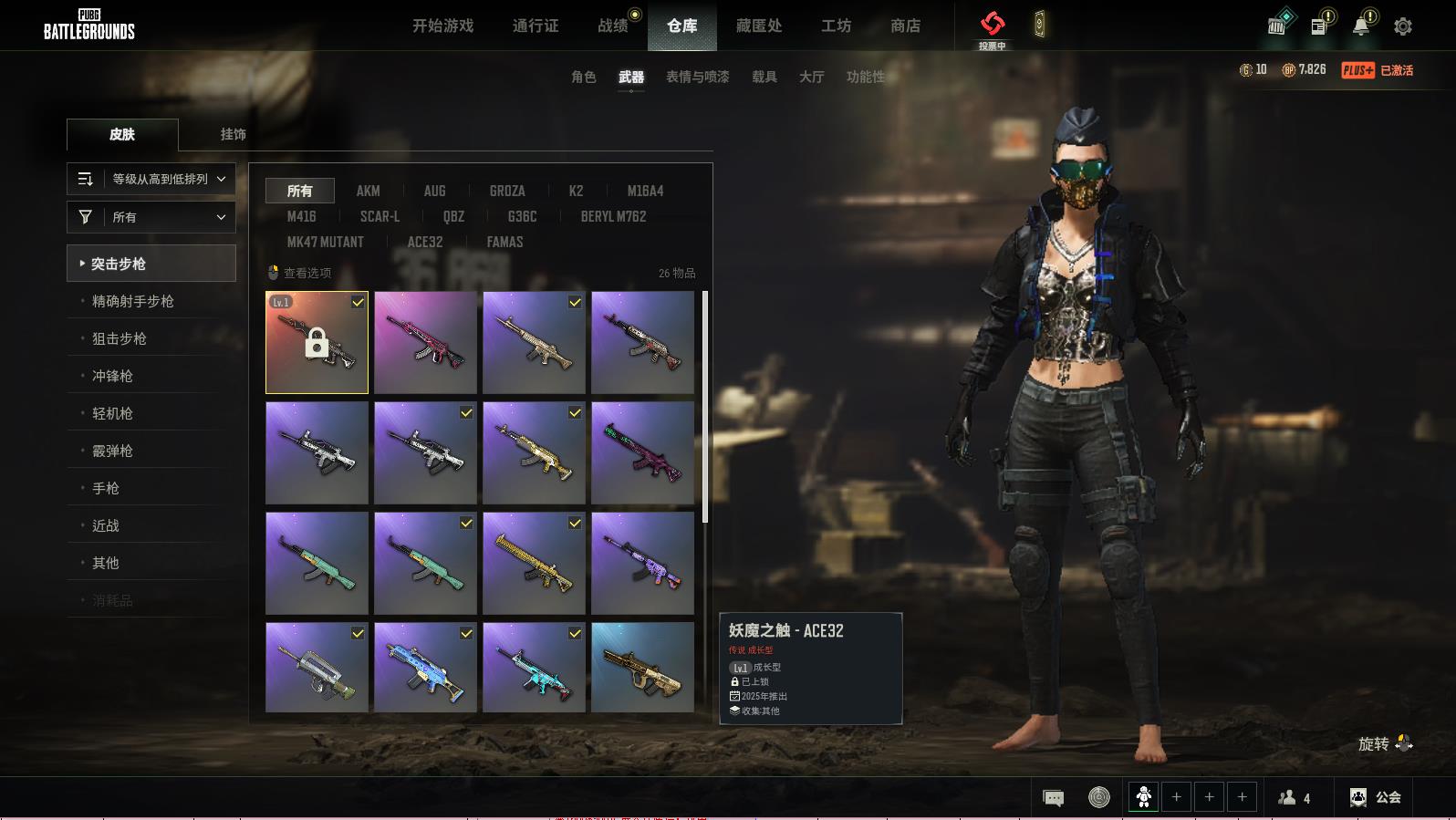This screenshot has width=1456, height=820.
Task: Open the 商店 shop
Action: click(905, 26)
